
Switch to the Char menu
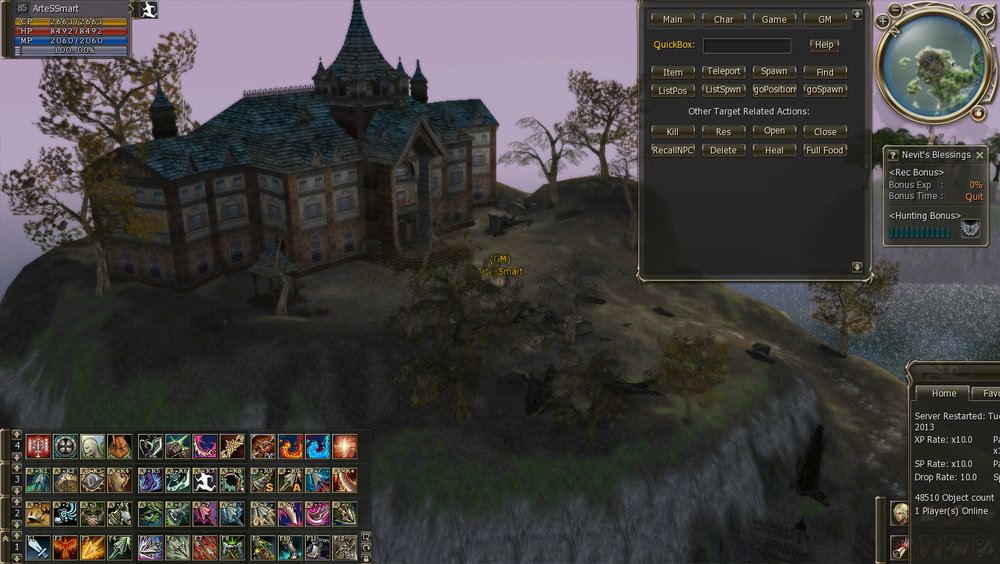click(723, 19)
